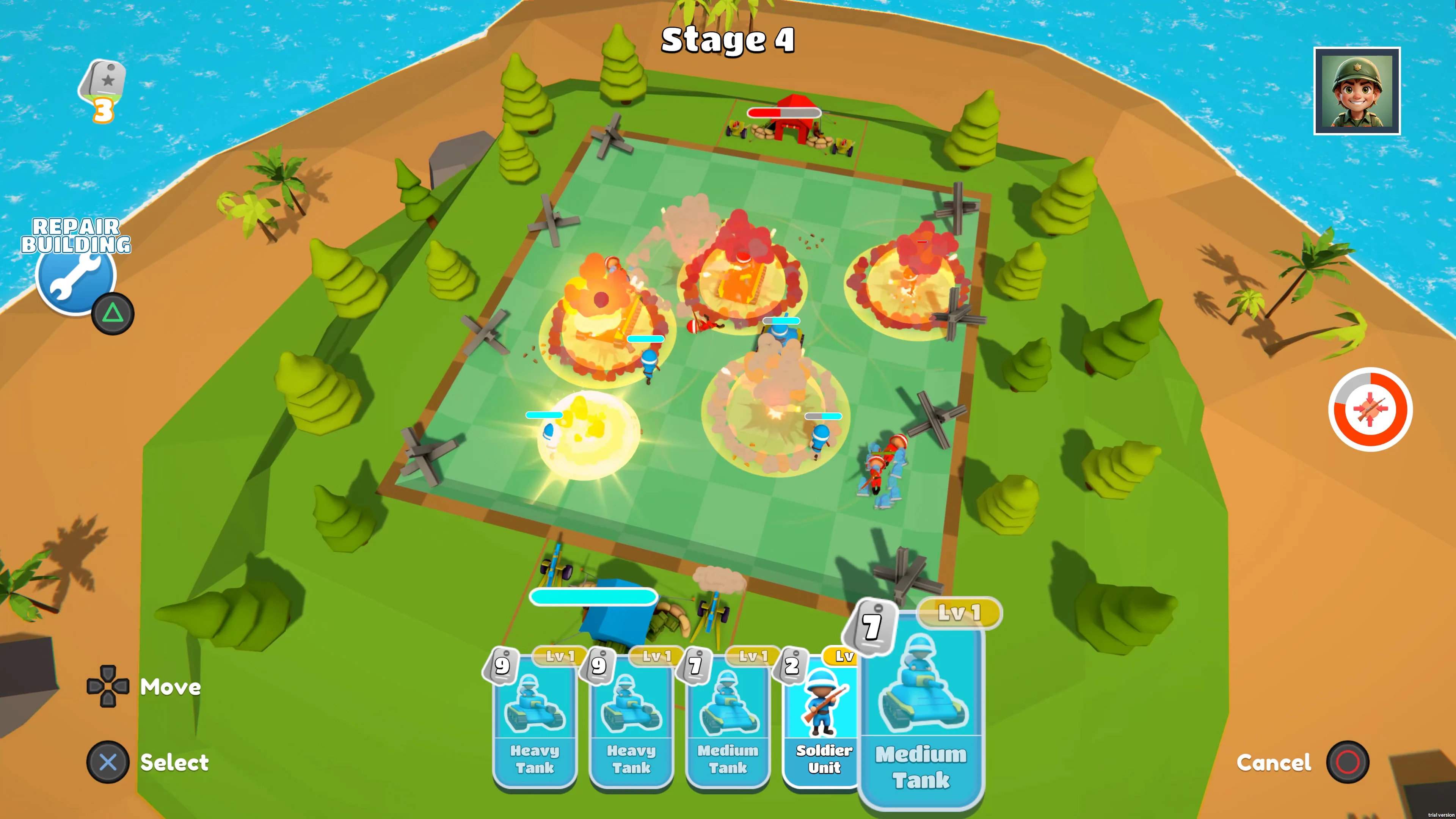
Task: Click the Stage 4 title banner
Action: [x=728, y=41]
